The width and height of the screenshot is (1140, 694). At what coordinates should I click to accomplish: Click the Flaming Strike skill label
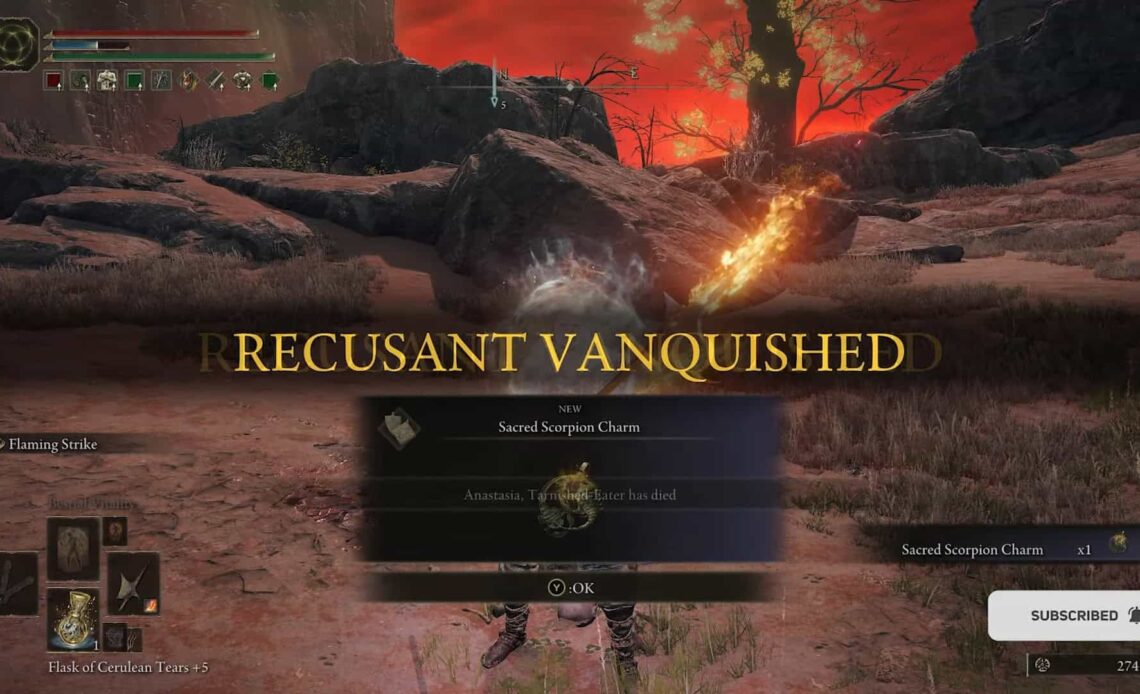[x=53, y=444]
